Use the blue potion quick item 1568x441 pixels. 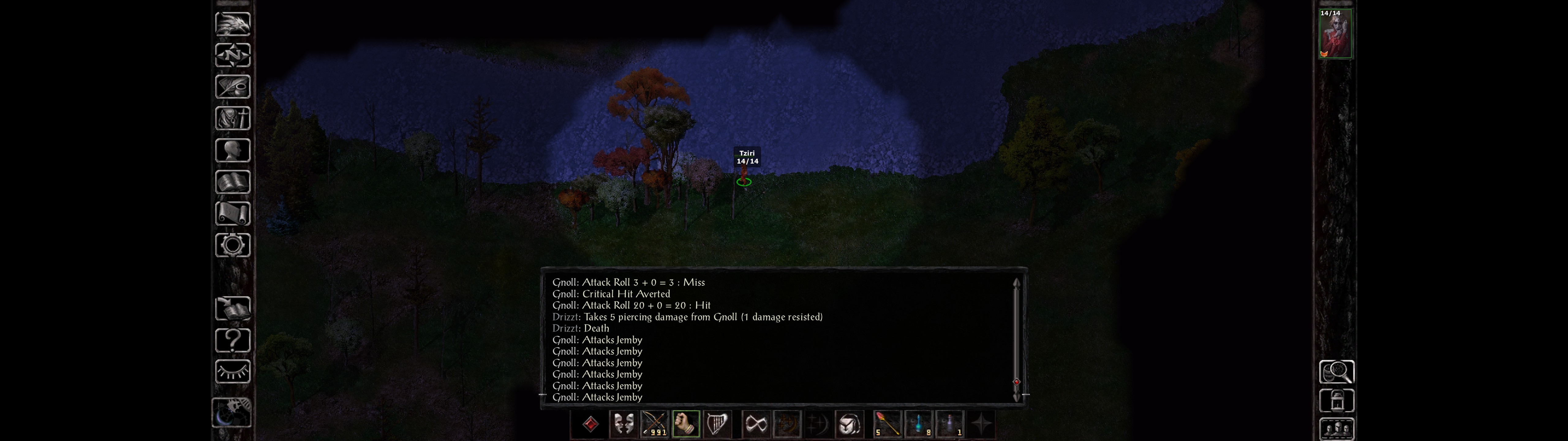tap(918, 424)
